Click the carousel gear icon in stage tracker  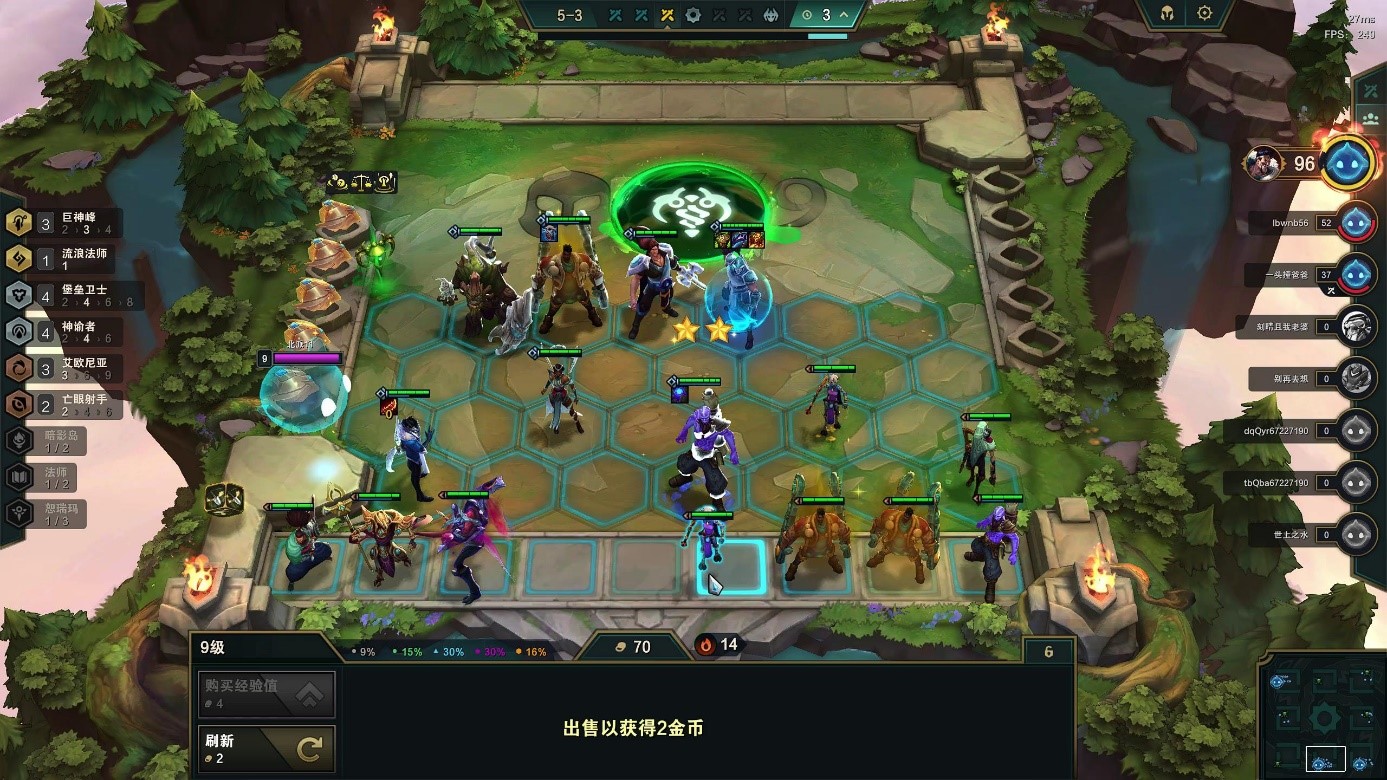tap(693, 14)
